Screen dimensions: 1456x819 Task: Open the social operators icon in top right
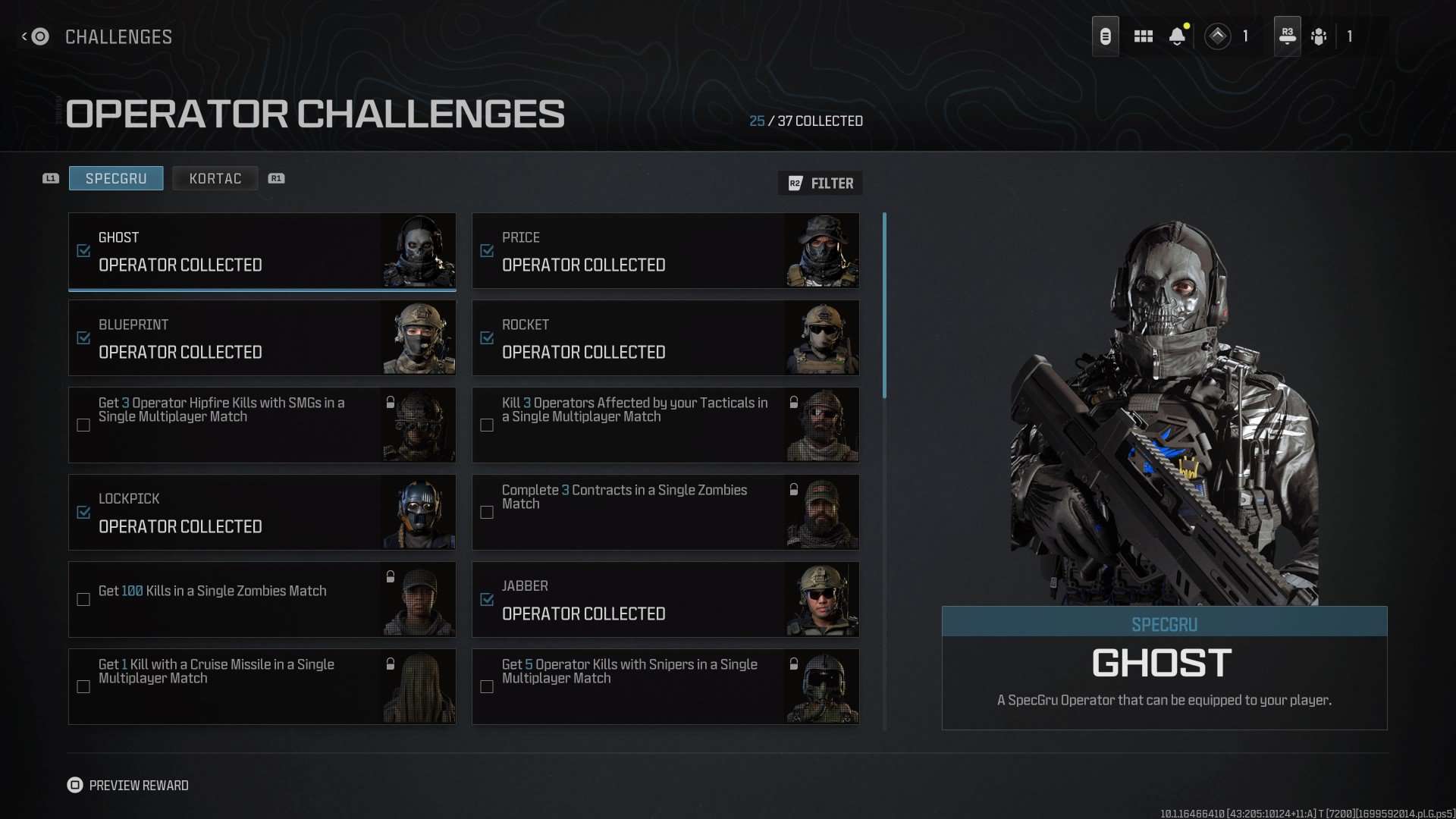[1319, 36]
